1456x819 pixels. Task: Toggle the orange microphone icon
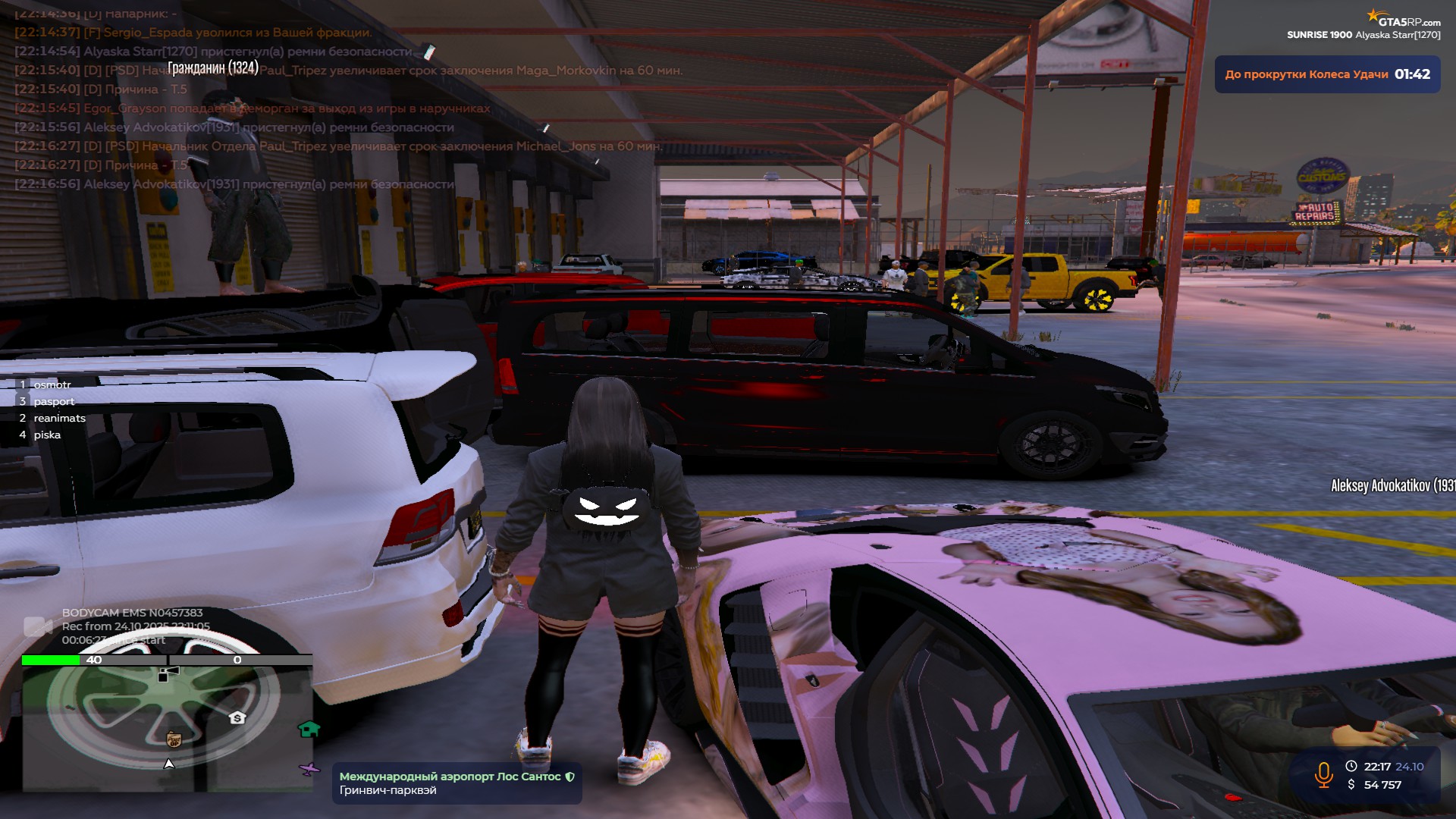tap(1323, 775)
